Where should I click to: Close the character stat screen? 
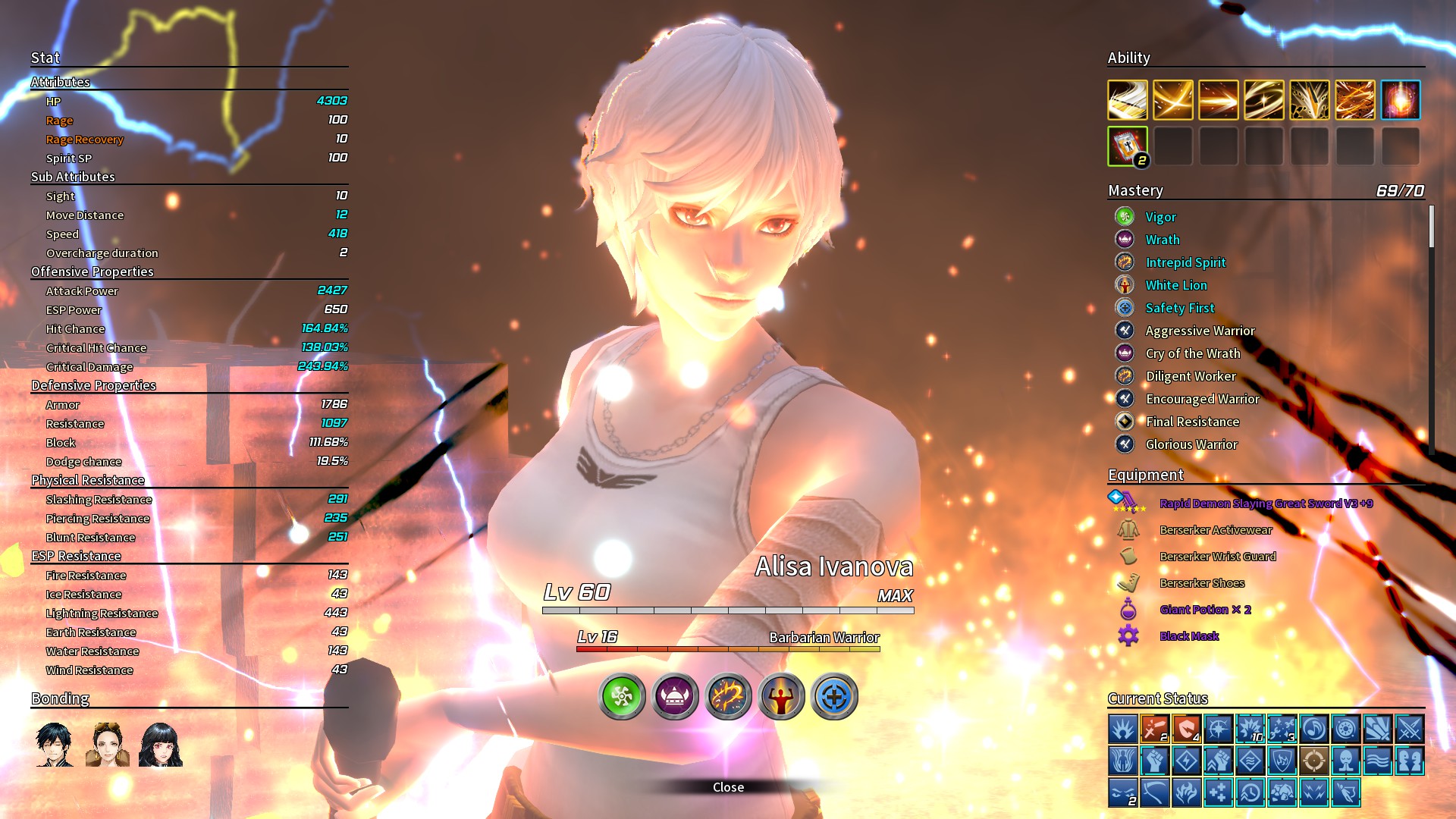pyautogui.click(x=728, y=787)
